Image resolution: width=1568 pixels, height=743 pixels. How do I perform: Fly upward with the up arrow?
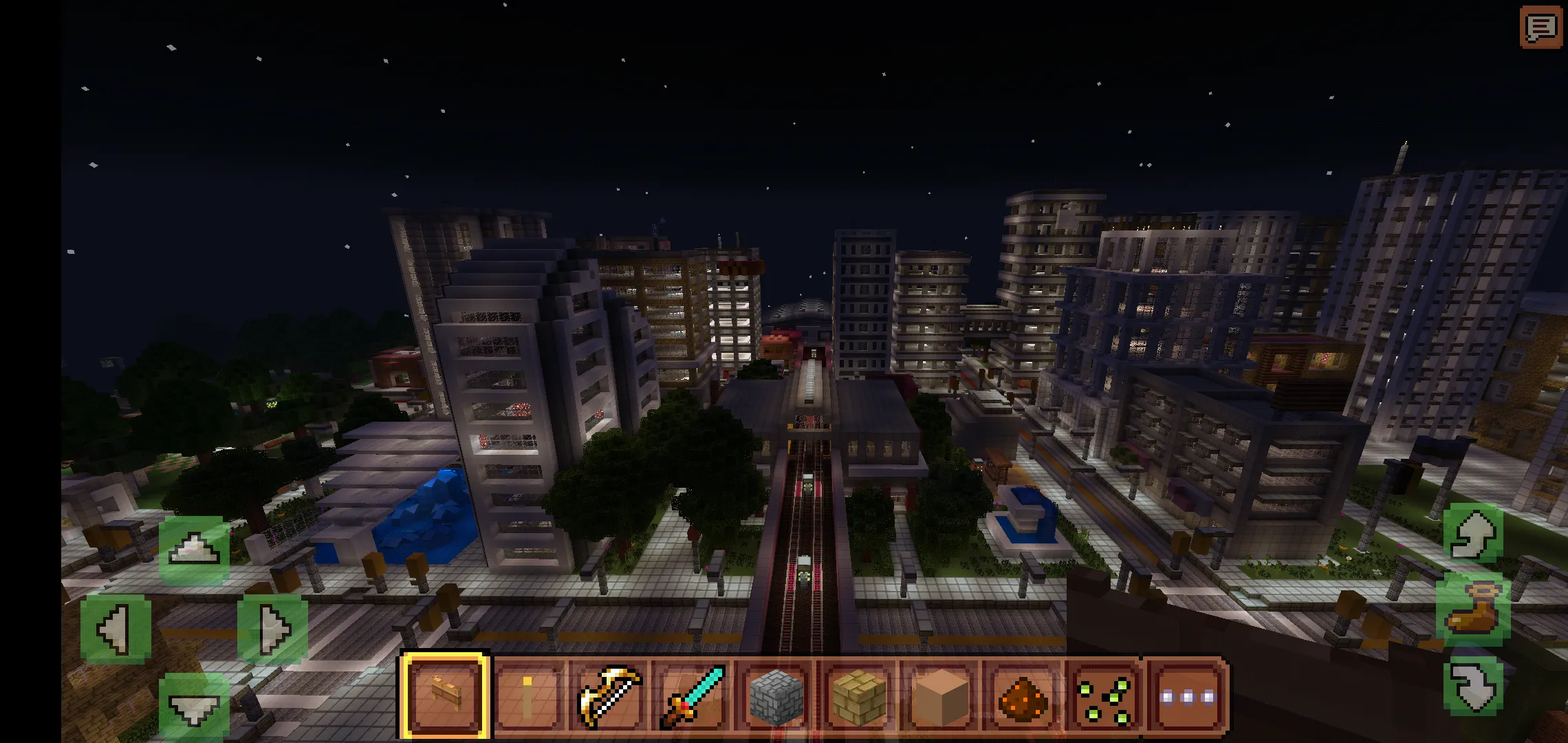point(1472,535)
